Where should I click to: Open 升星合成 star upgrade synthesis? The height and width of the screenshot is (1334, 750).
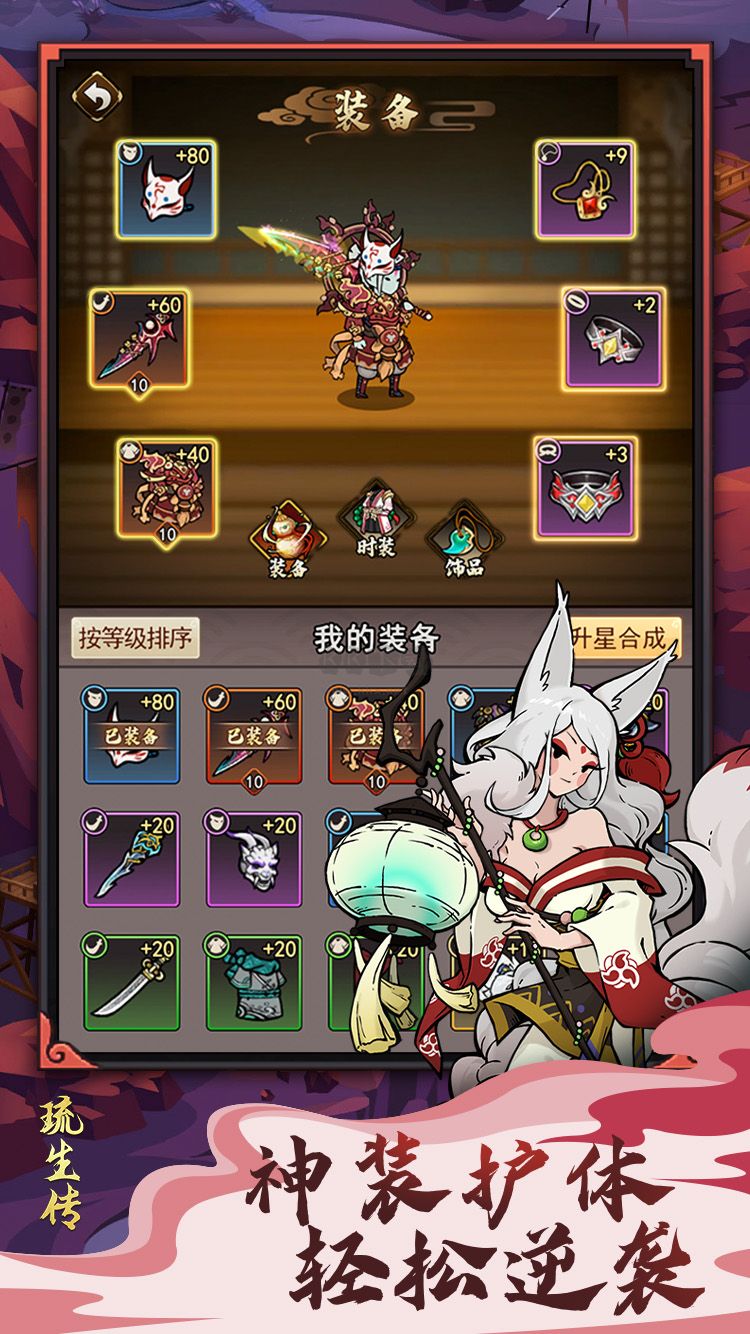[624, 638]
